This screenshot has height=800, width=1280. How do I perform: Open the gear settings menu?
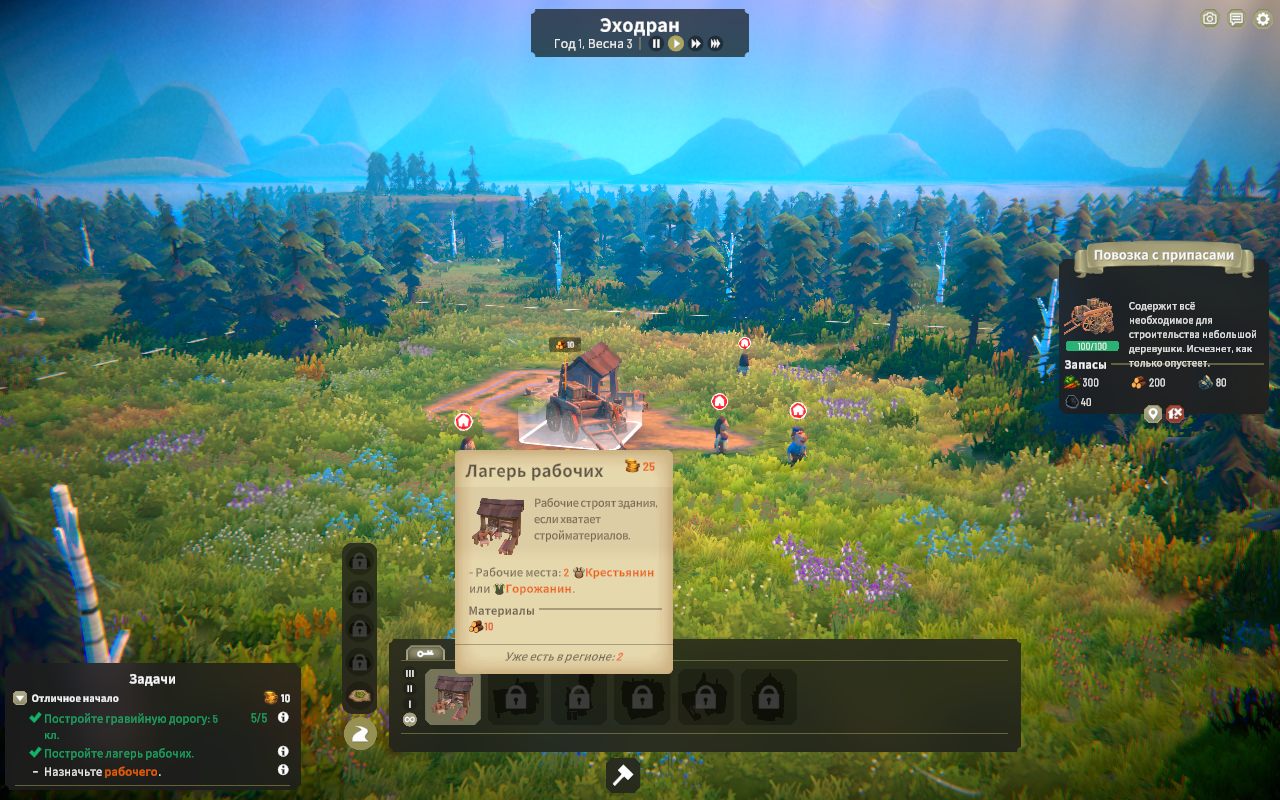(1262, 19)
